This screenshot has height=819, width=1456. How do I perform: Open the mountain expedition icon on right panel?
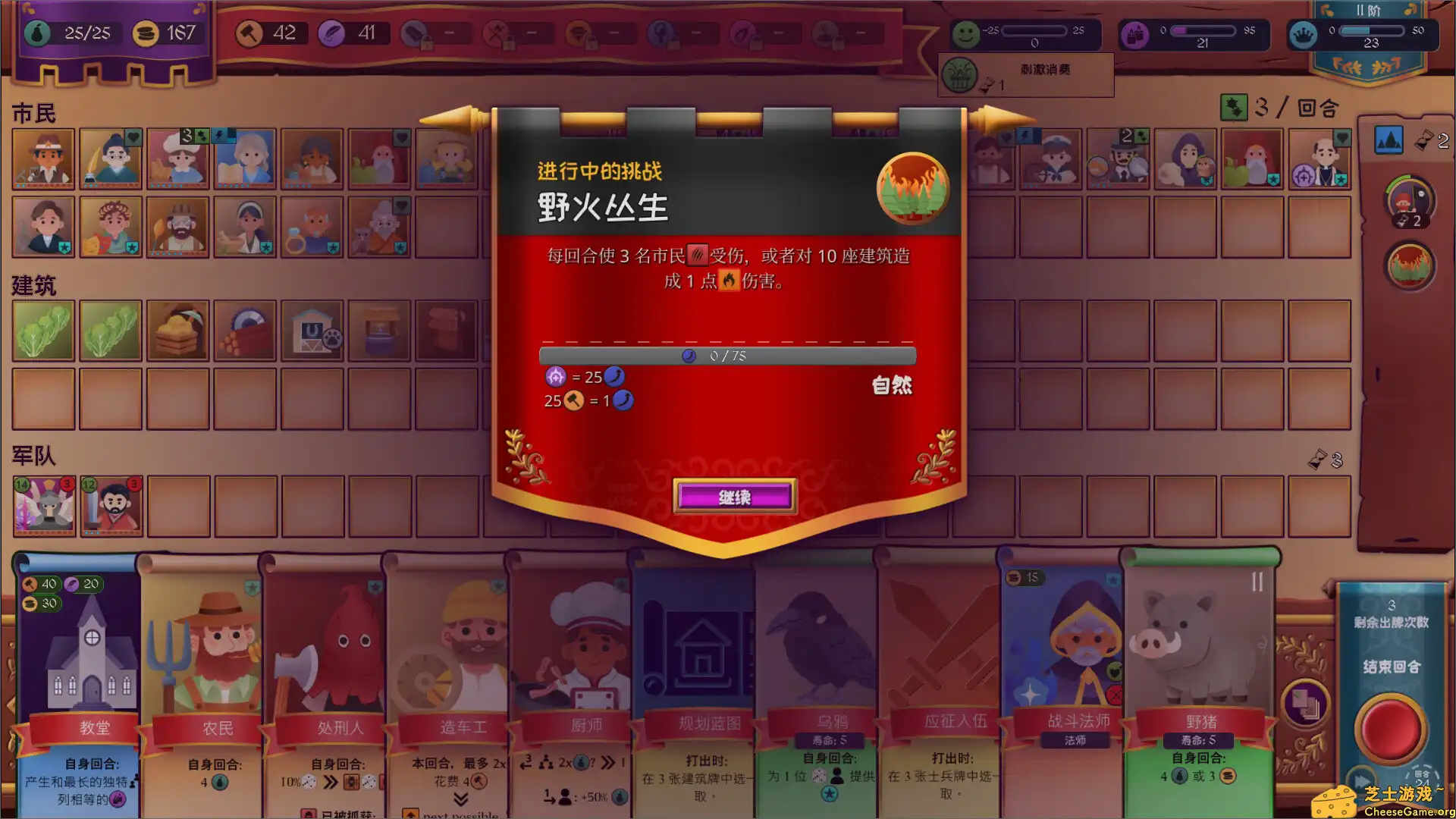tap(1389, 141)
